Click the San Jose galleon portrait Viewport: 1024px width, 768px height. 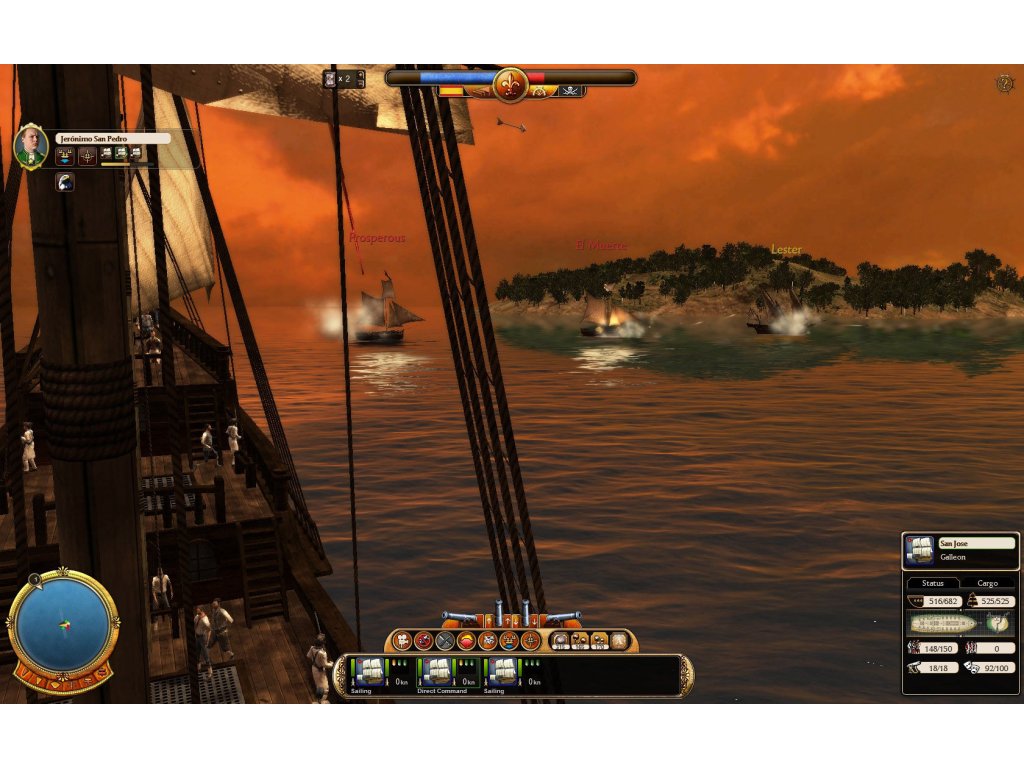click(919, 550)
